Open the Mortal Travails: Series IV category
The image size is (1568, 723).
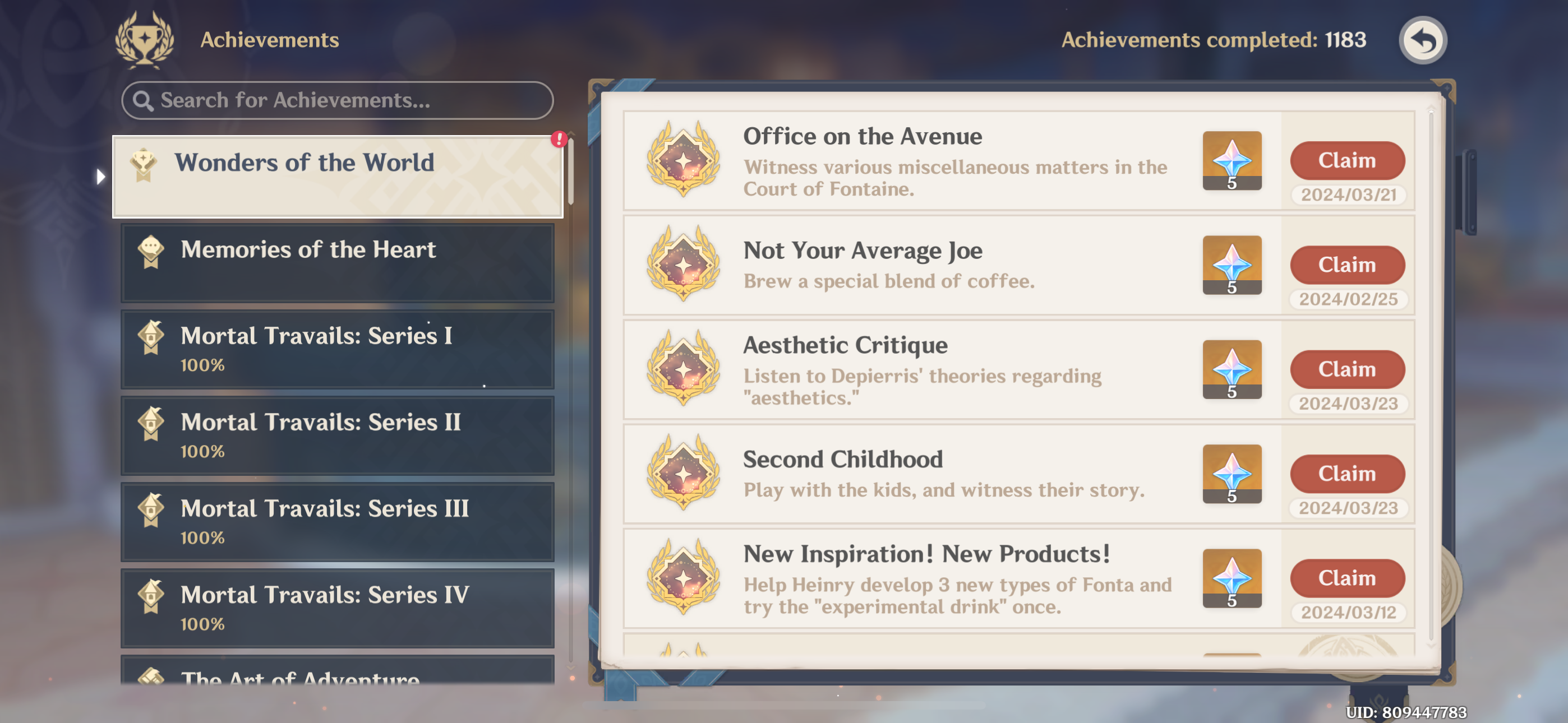[336, 608]
